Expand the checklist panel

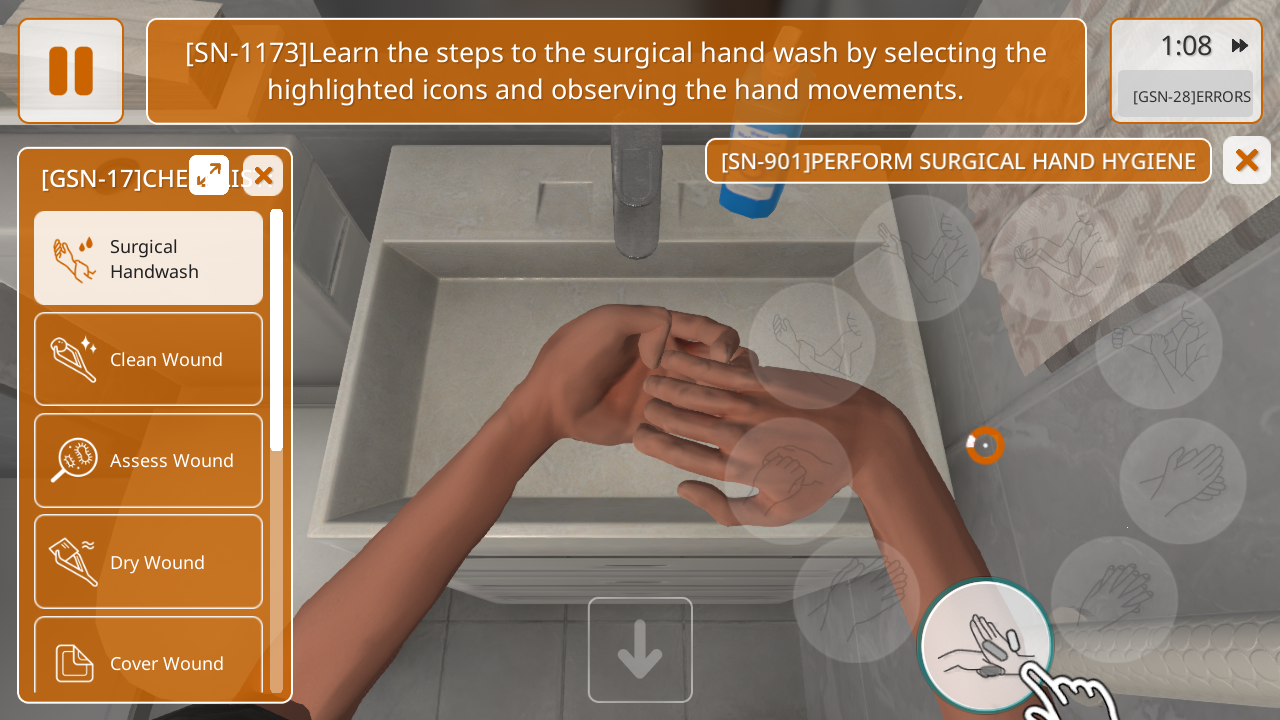209,175
